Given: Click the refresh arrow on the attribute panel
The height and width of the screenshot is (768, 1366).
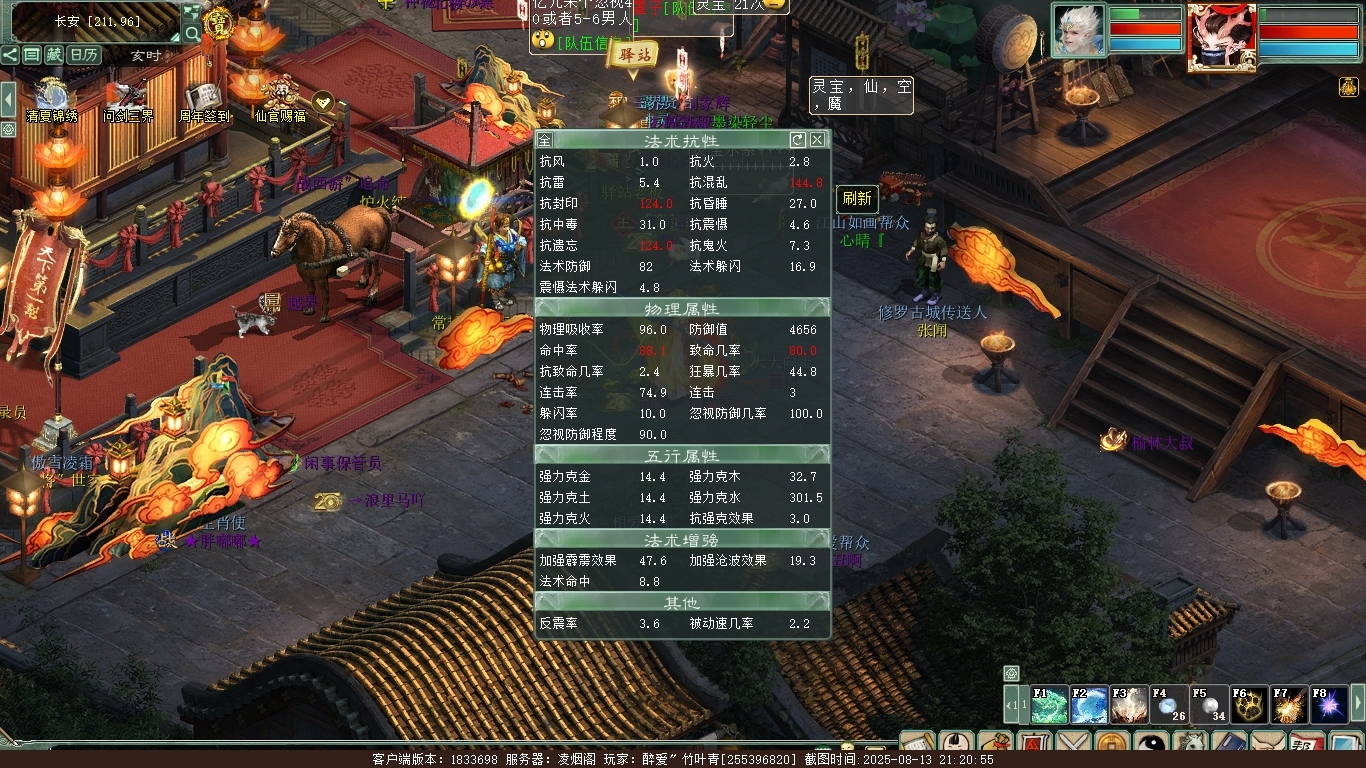Looking at the screenshot, I should pyautogui.click(x=797, y=140).
